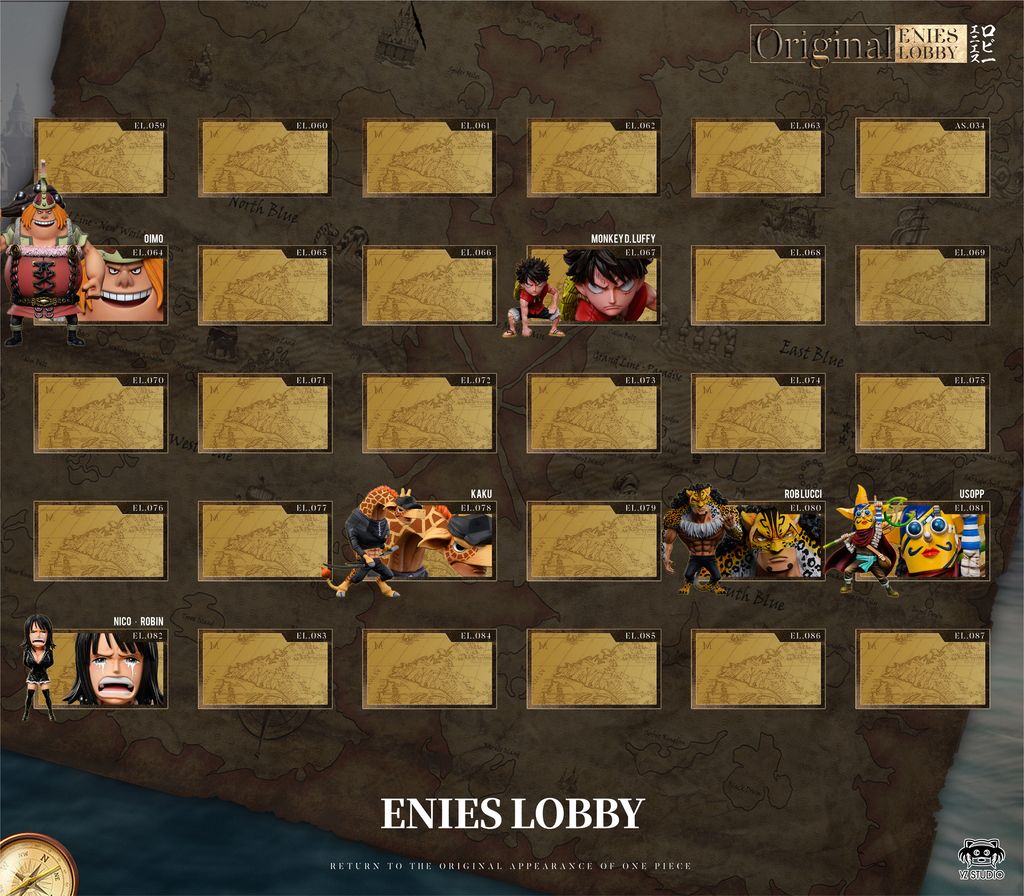Choose the crying Nico Robin tile
The width and height of the screenshot is (1024, 896).
coord(100,668)
